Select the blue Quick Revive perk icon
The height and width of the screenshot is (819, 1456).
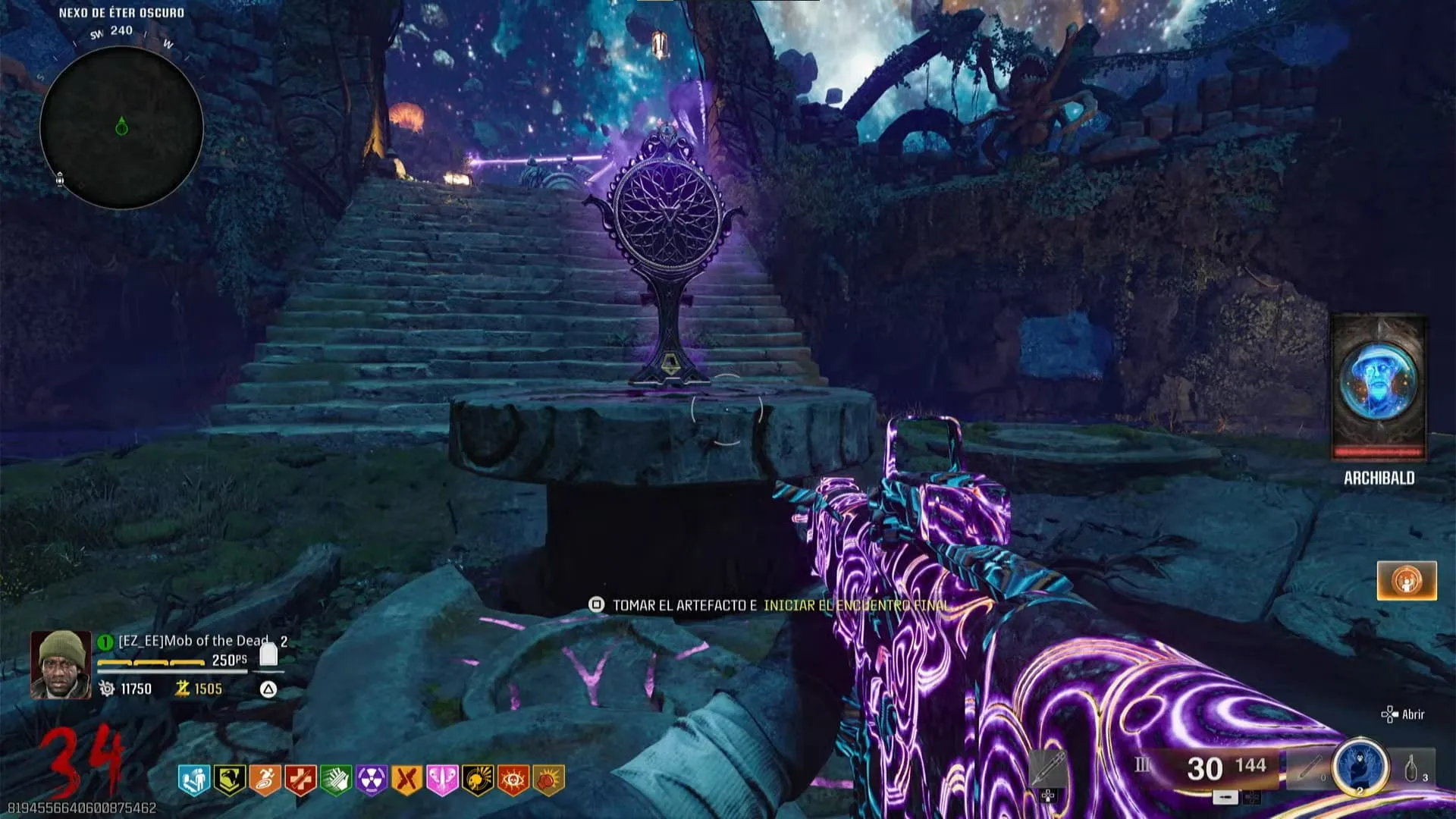pos(193,779)
